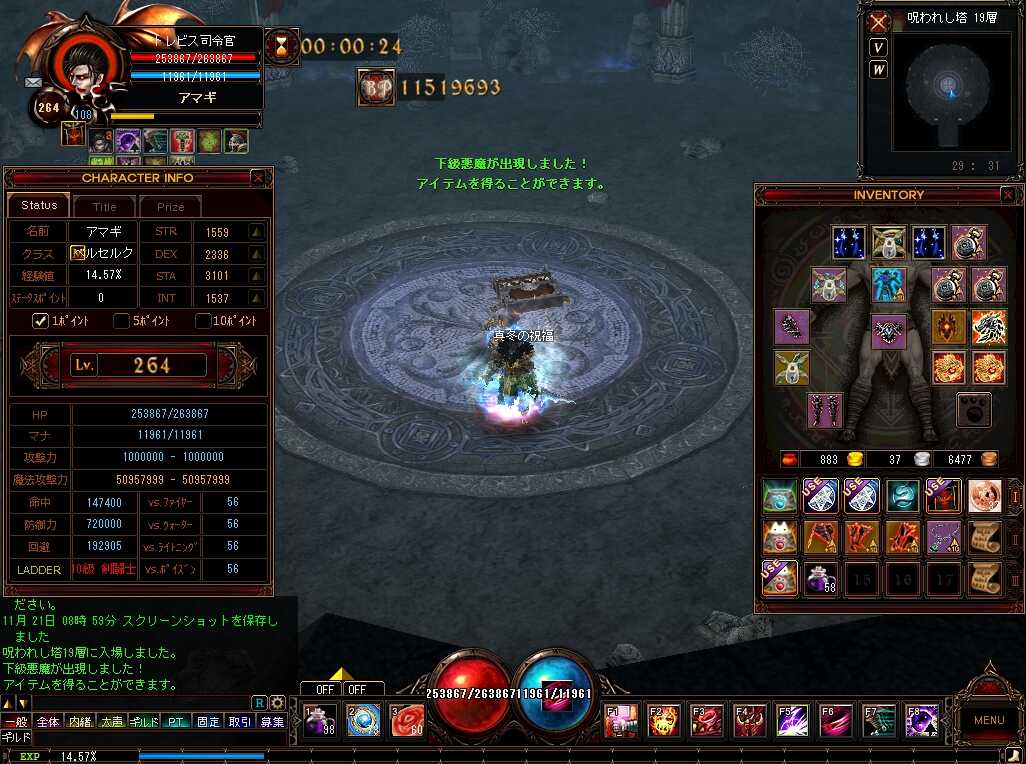
Task: Open chat settings gear icon
Action: click(277, 702)
